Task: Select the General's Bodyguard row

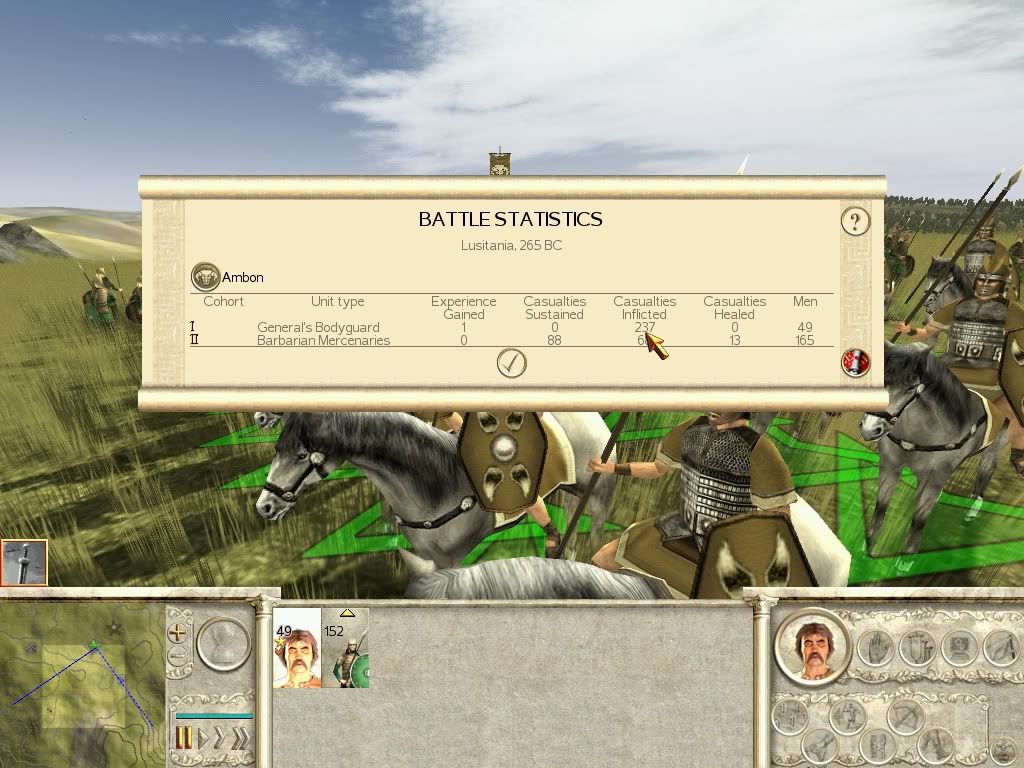Action: (x=318, y=327)
